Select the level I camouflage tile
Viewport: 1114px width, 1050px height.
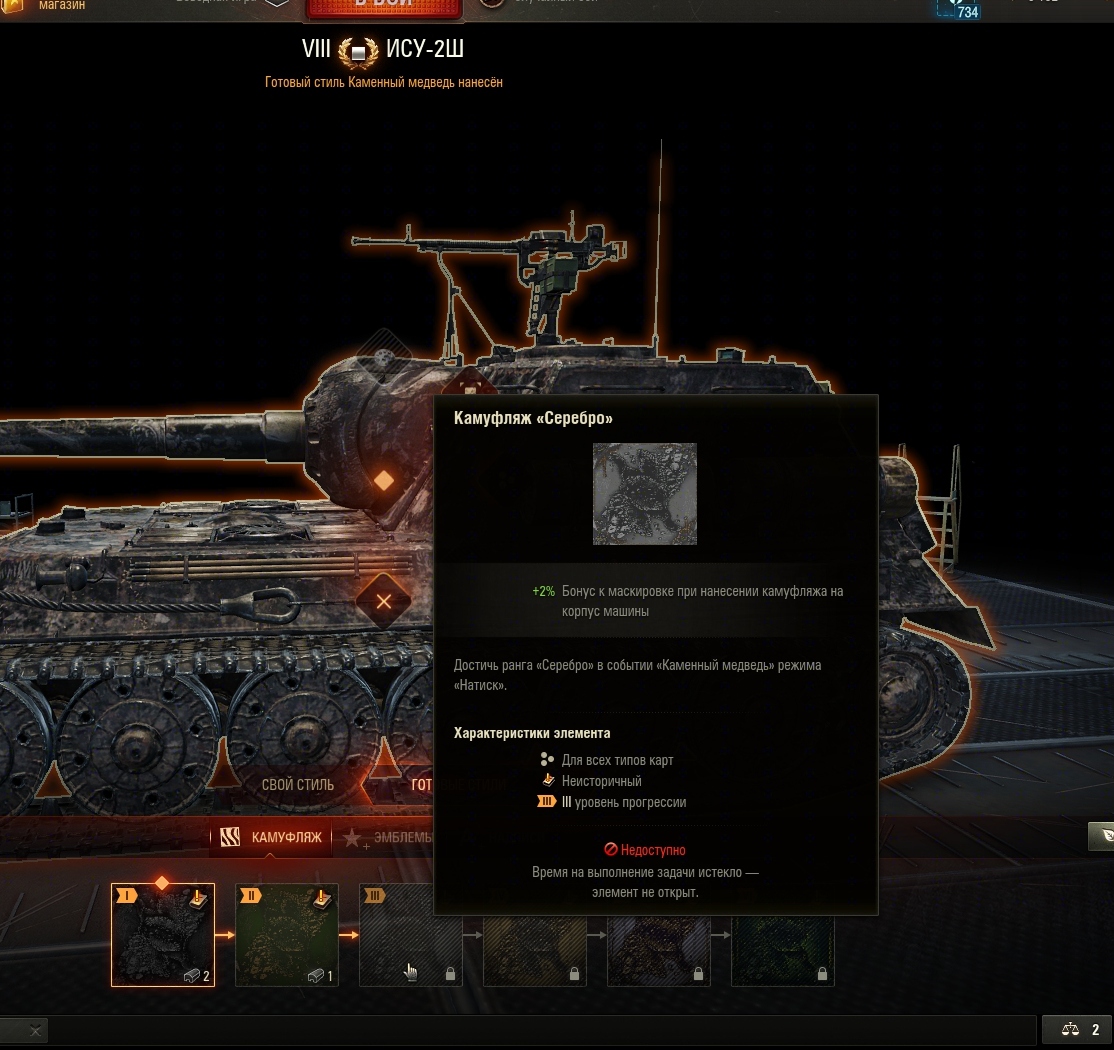[x=161, y=936]
